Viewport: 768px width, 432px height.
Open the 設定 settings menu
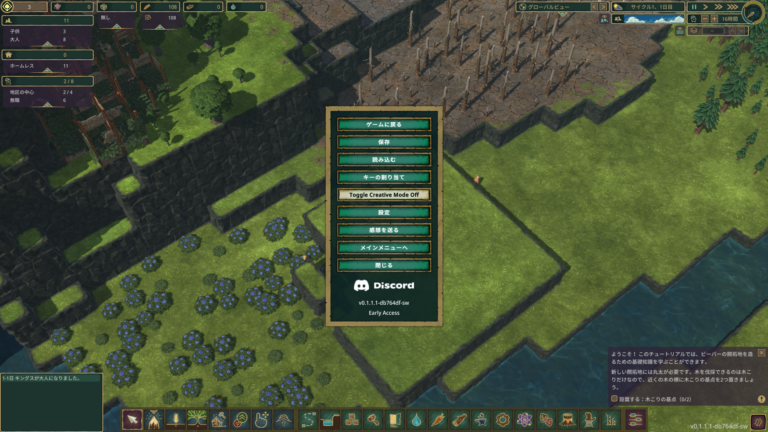click(384, 213)
